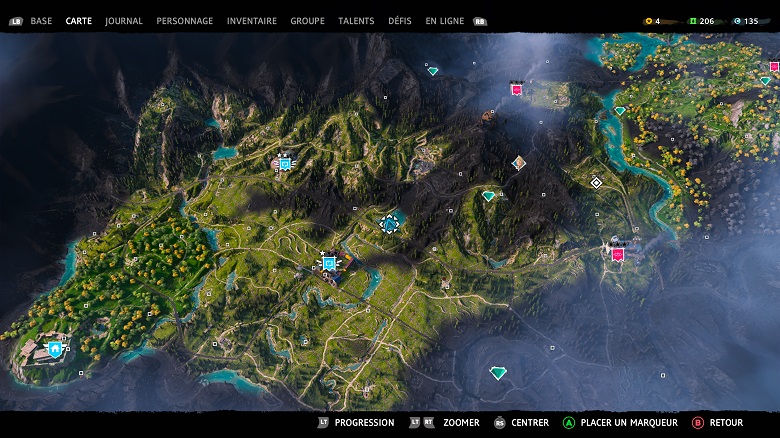Activate the CENTRER map option
This screenshot has width=780, height=438.
[x=530, y=423]
